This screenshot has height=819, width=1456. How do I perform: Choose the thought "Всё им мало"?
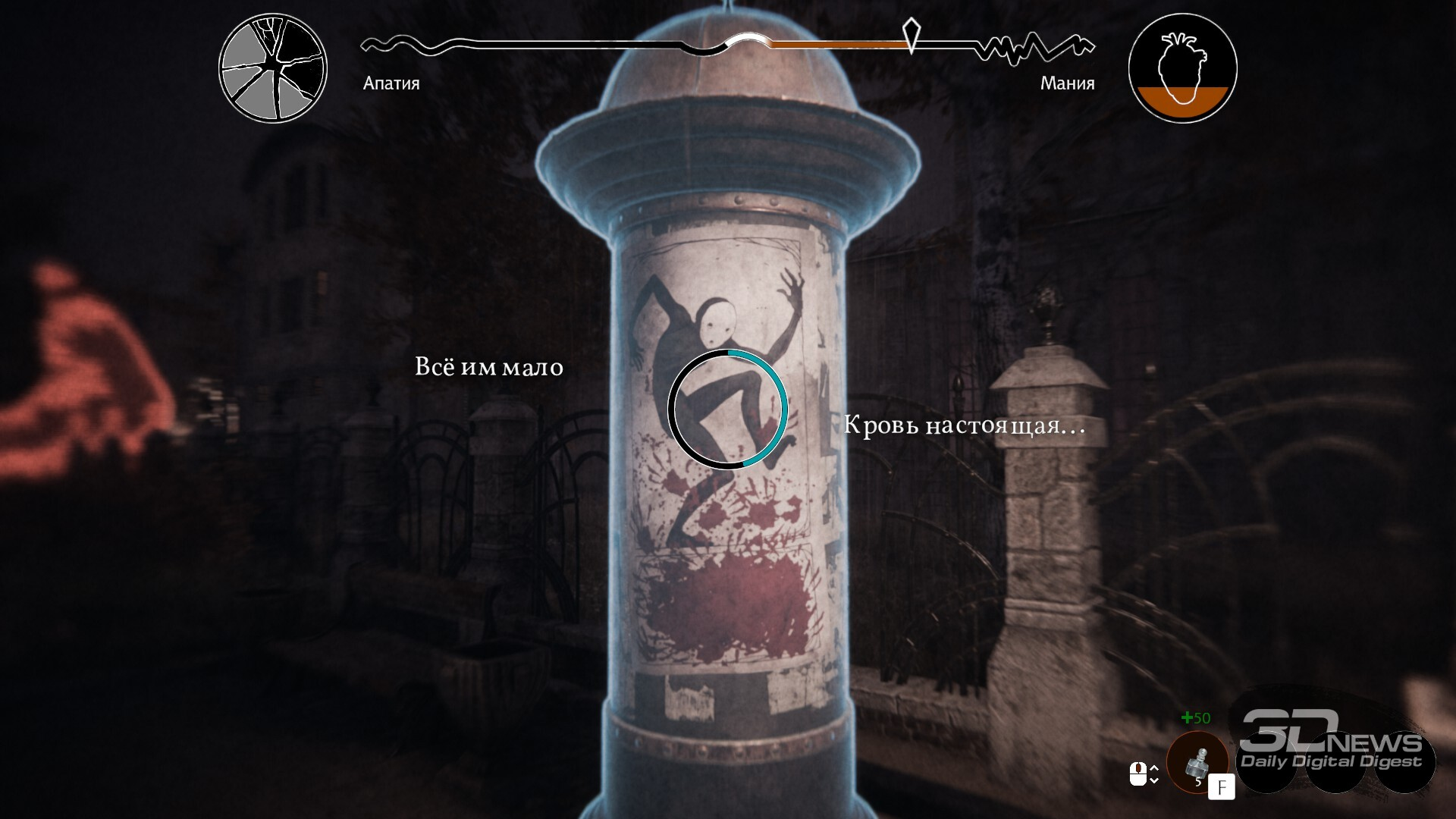489,367
